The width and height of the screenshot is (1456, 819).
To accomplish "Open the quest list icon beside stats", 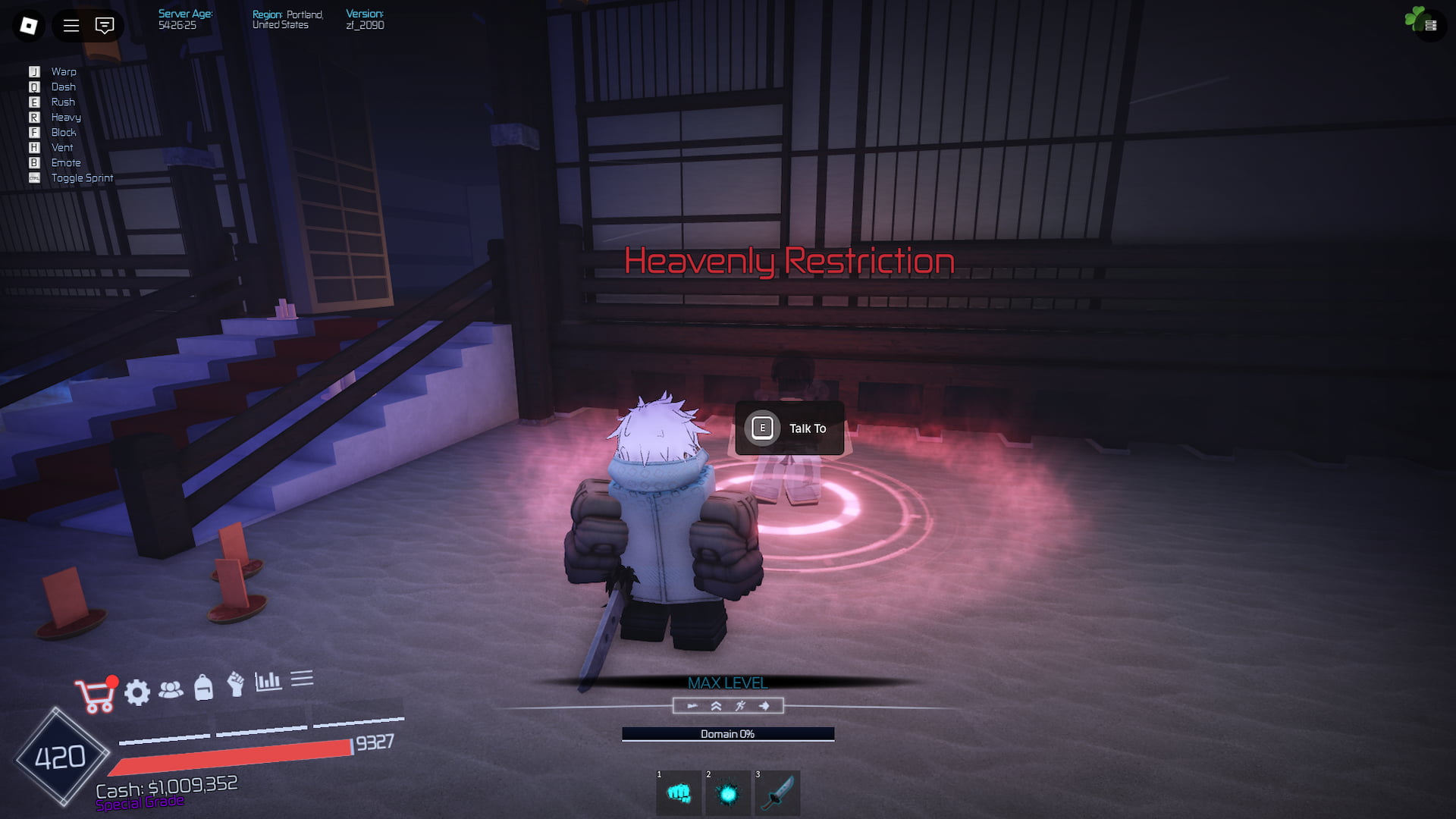I will pos(303,680).
